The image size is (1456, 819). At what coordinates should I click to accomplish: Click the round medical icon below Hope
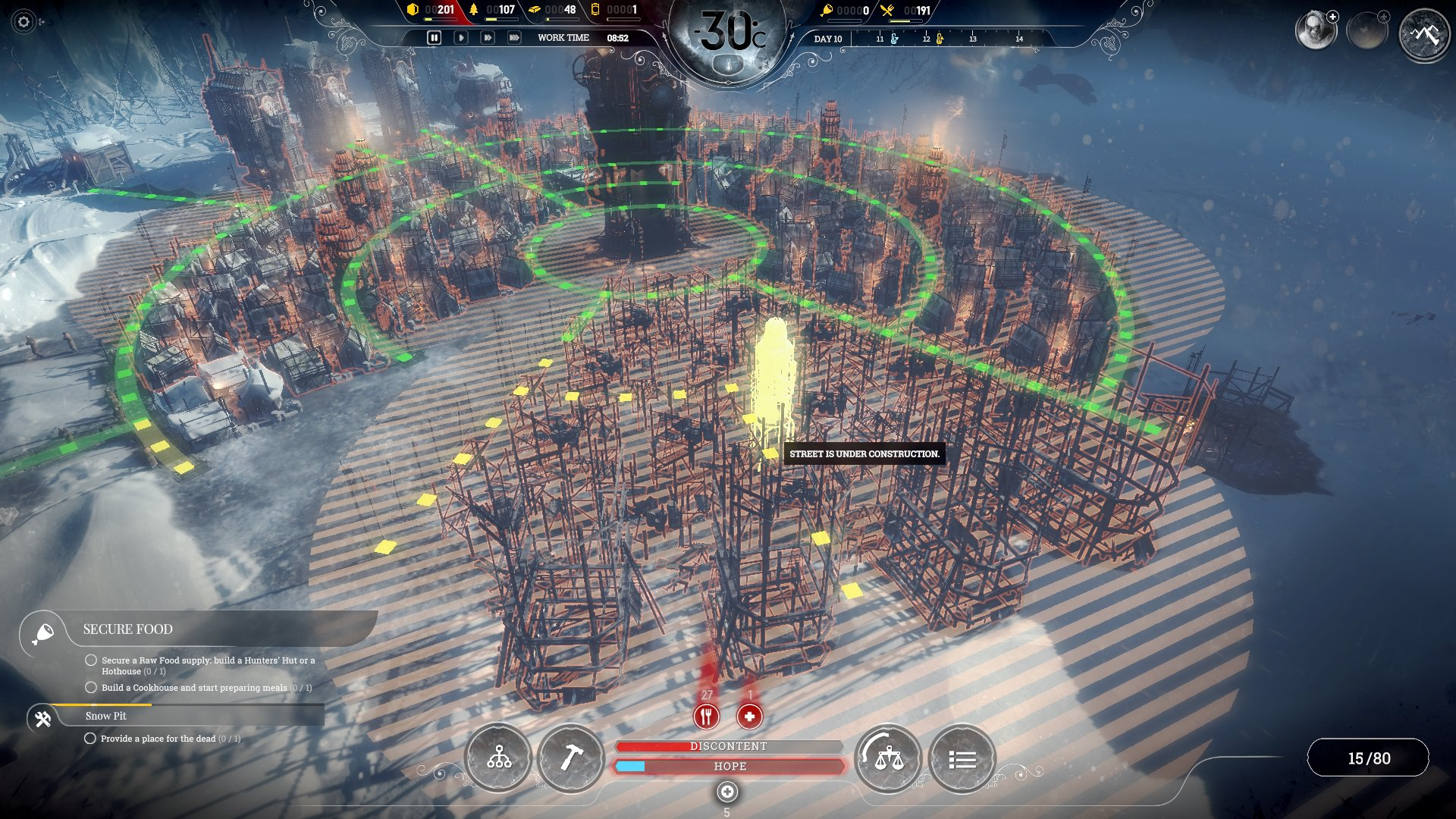coord(726,792)
